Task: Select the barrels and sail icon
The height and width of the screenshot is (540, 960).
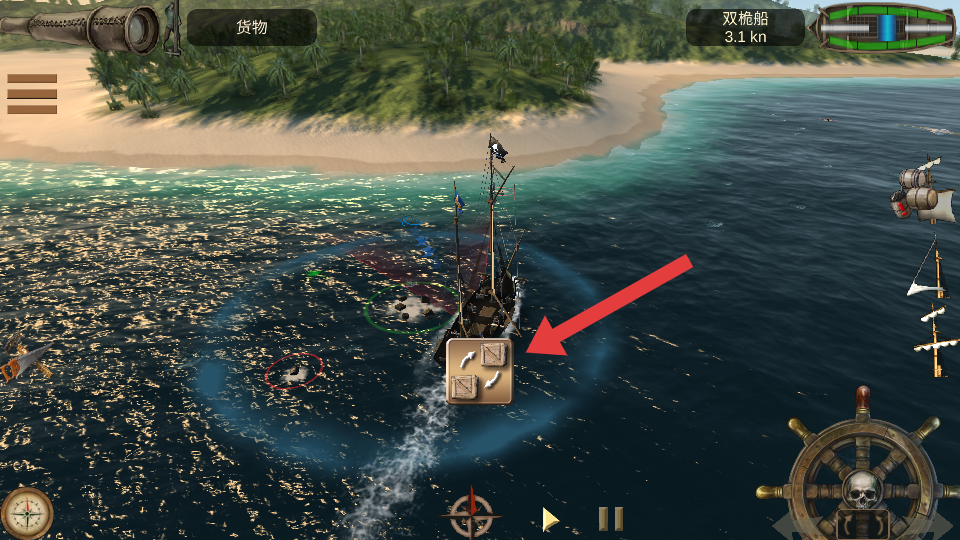Action: (x=922, y=191)
